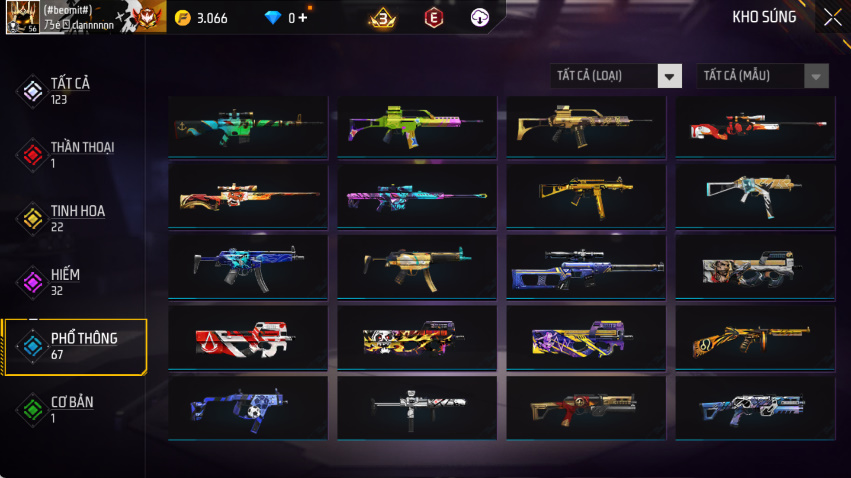Viewport: 851px width, 478px height.
Task: Open the Tất Cả (Loại) dropdown
Action: coord(616,76)
